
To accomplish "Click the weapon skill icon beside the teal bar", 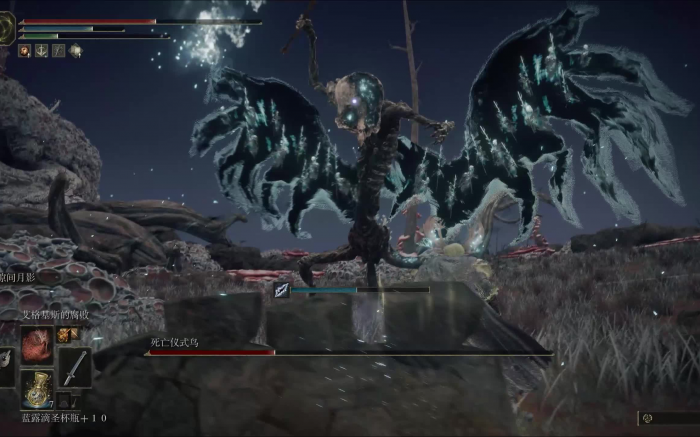I will [x=282, y=291].
